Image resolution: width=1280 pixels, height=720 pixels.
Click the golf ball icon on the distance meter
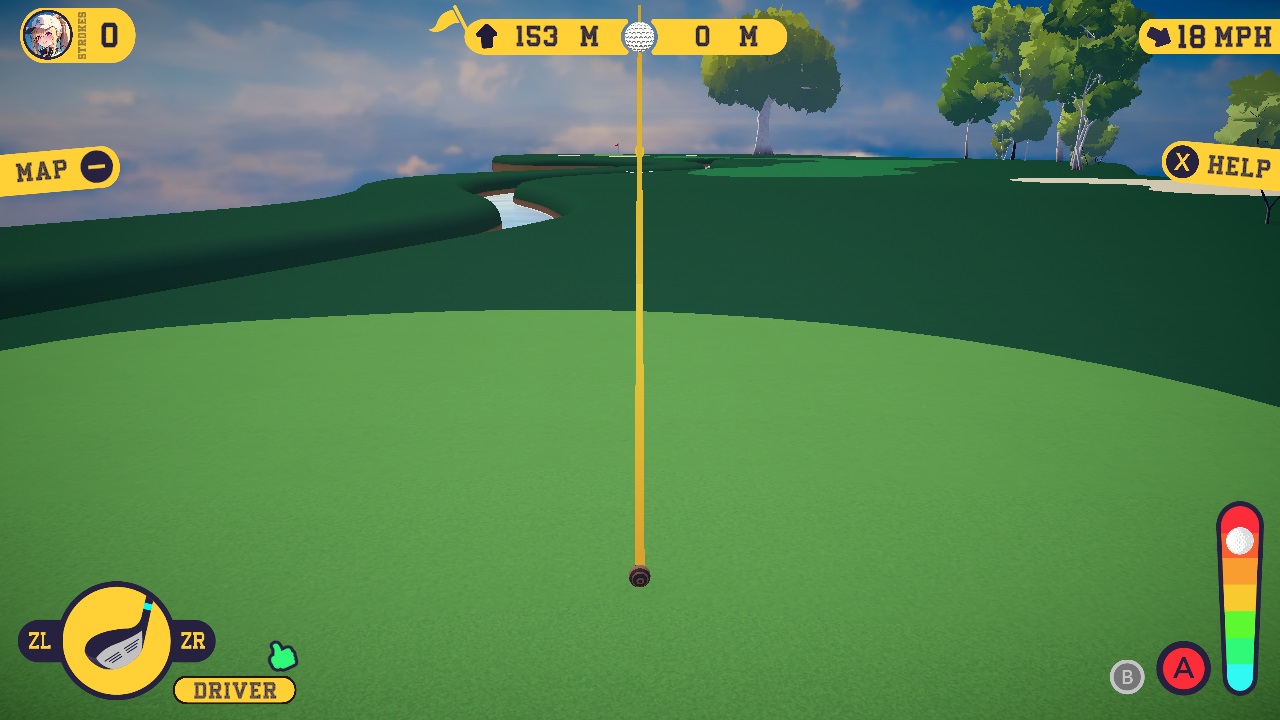640,37
